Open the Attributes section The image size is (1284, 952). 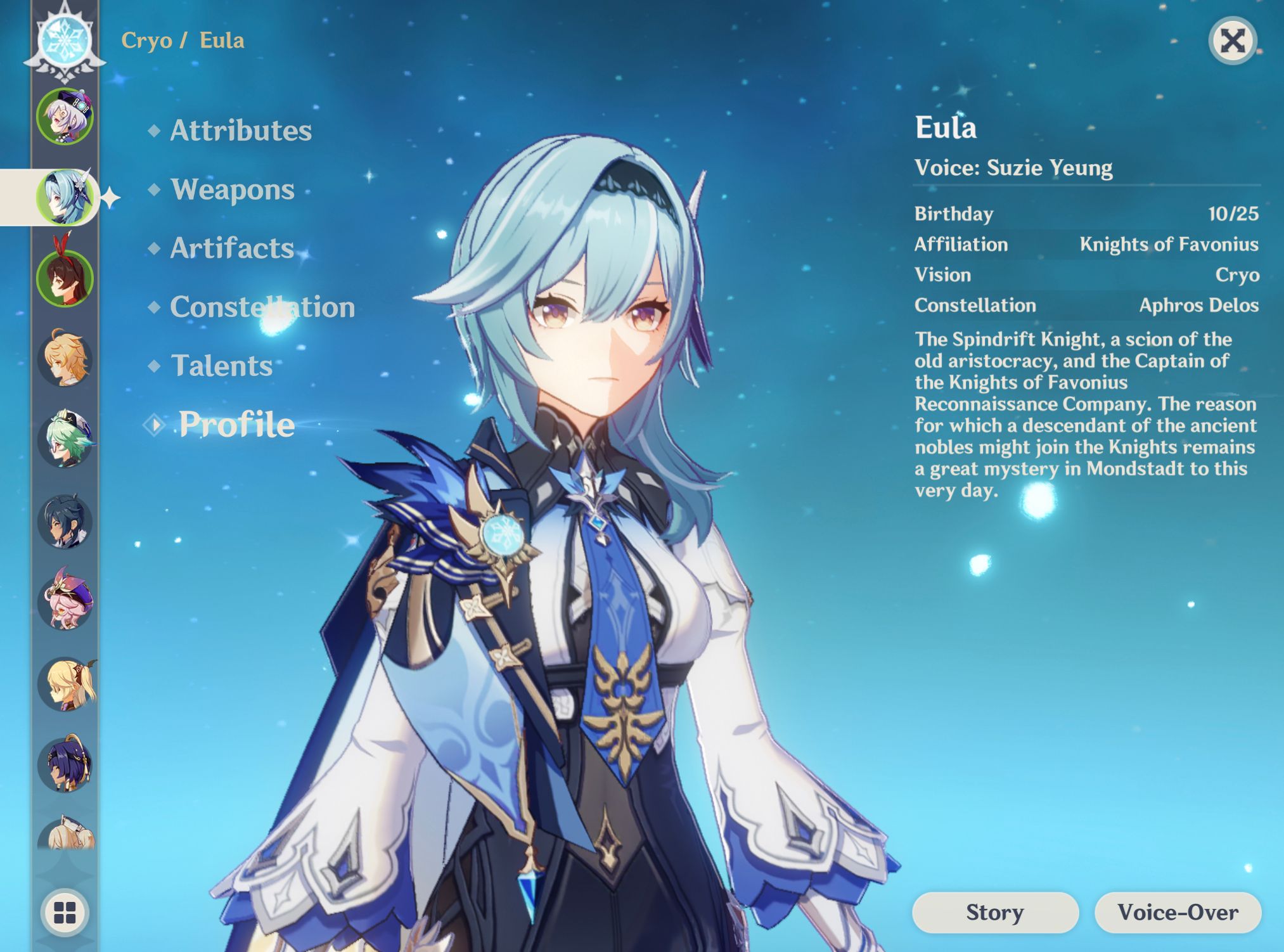(x=241, y=131)
